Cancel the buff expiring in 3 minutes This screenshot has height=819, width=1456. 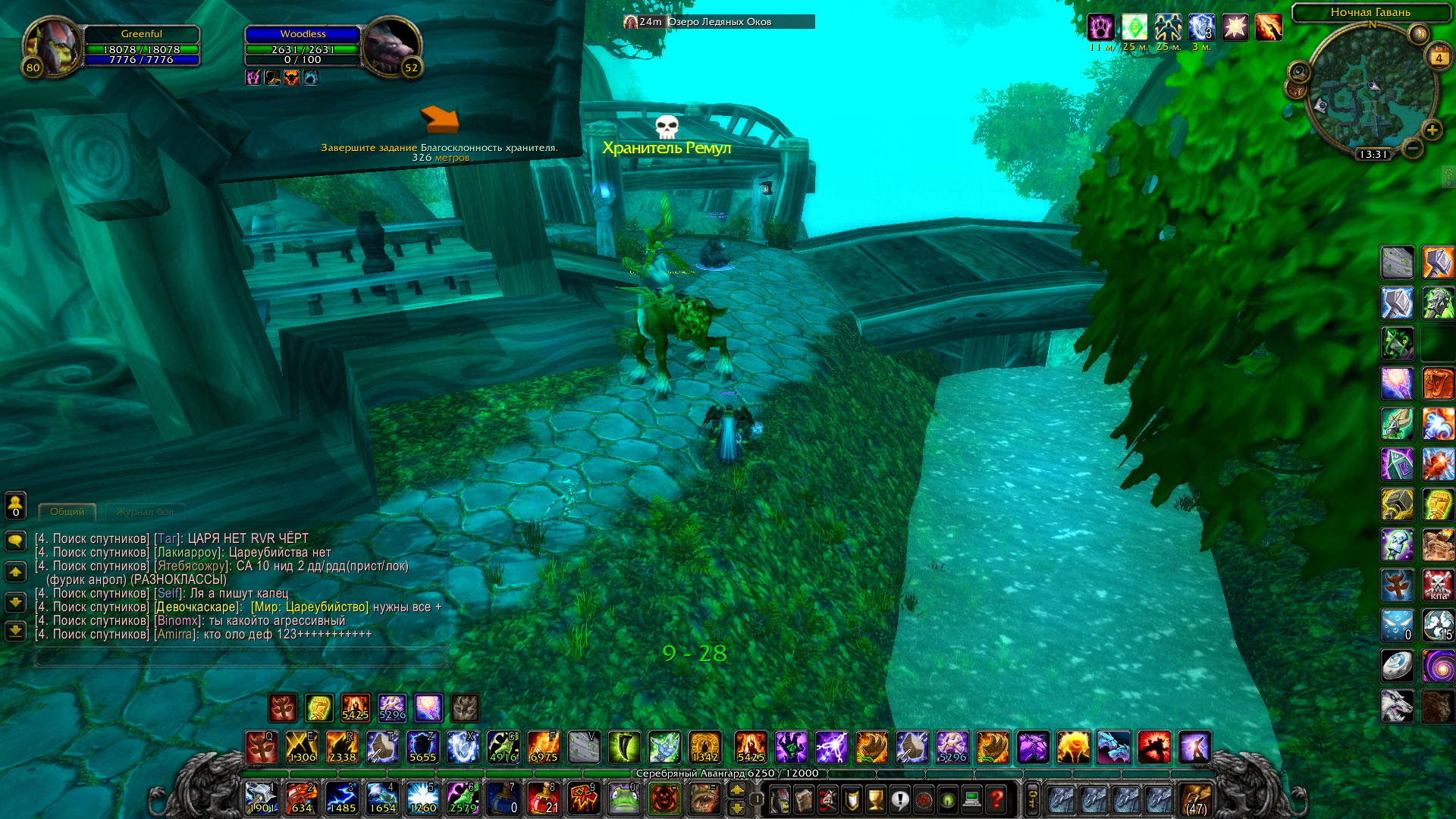point(1202,27)
